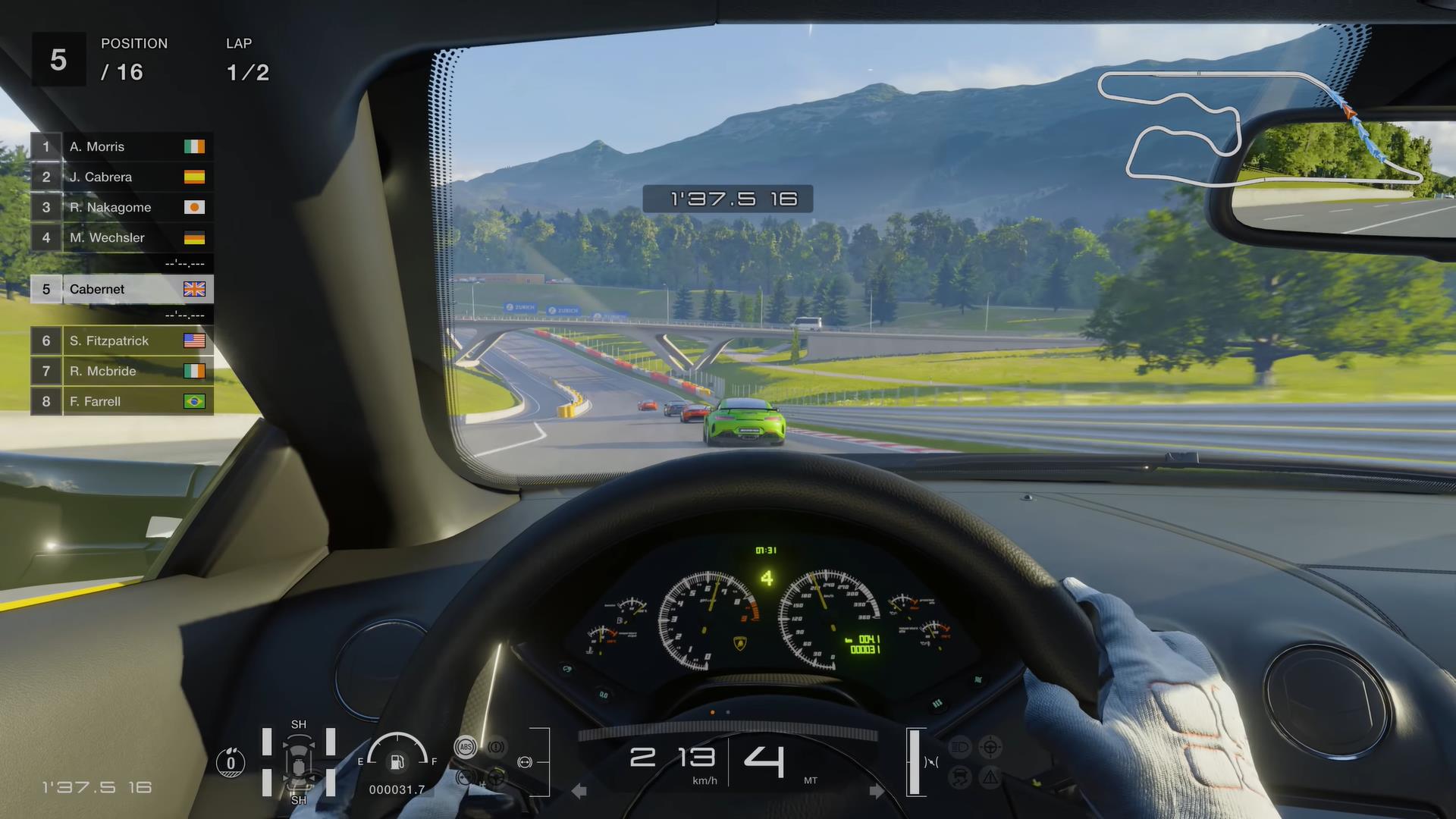The height and width of the screenshot is (819, 1456).
Task: Pick S. Fitzpatrick in the leaderboard
Action: coord(121,341)
